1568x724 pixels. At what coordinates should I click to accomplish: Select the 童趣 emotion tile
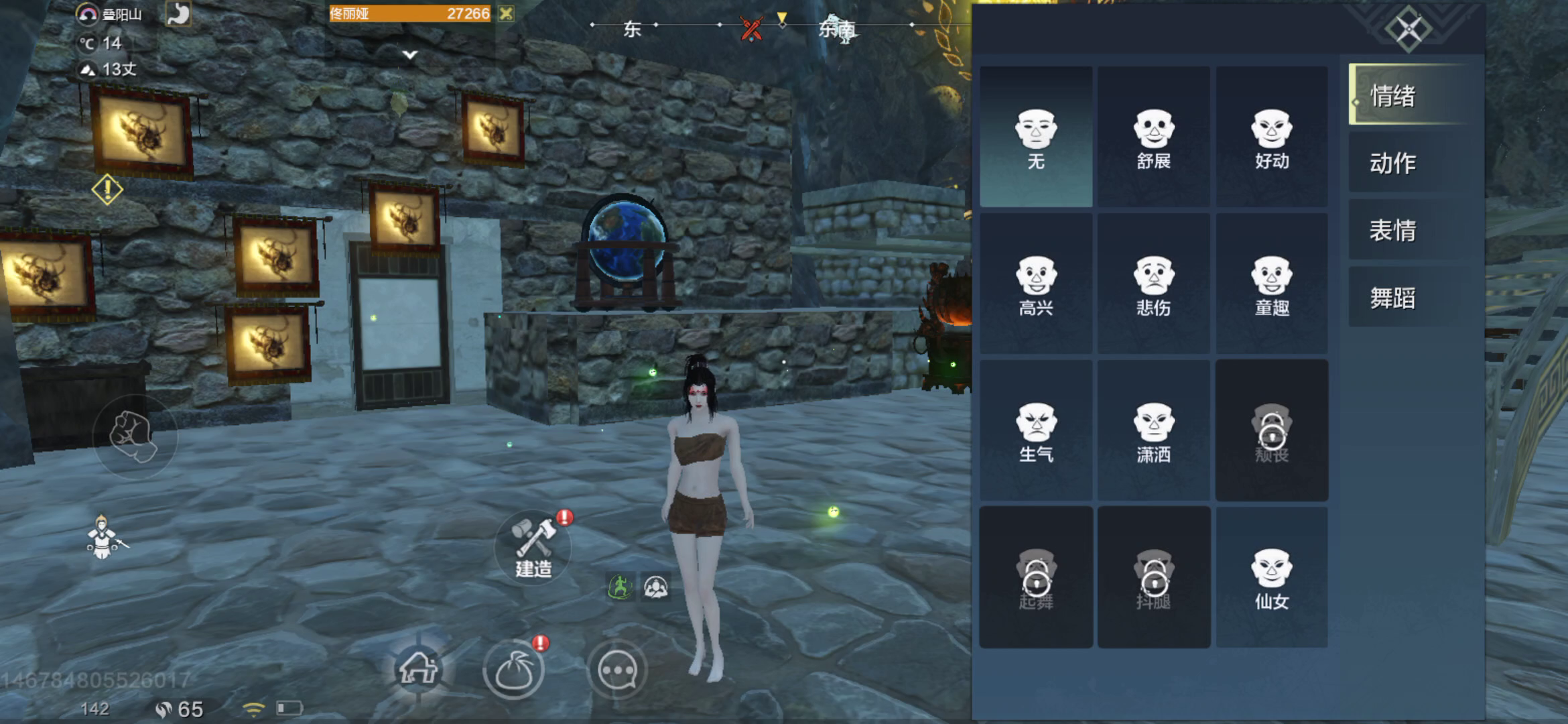(x=1271, y=284)
